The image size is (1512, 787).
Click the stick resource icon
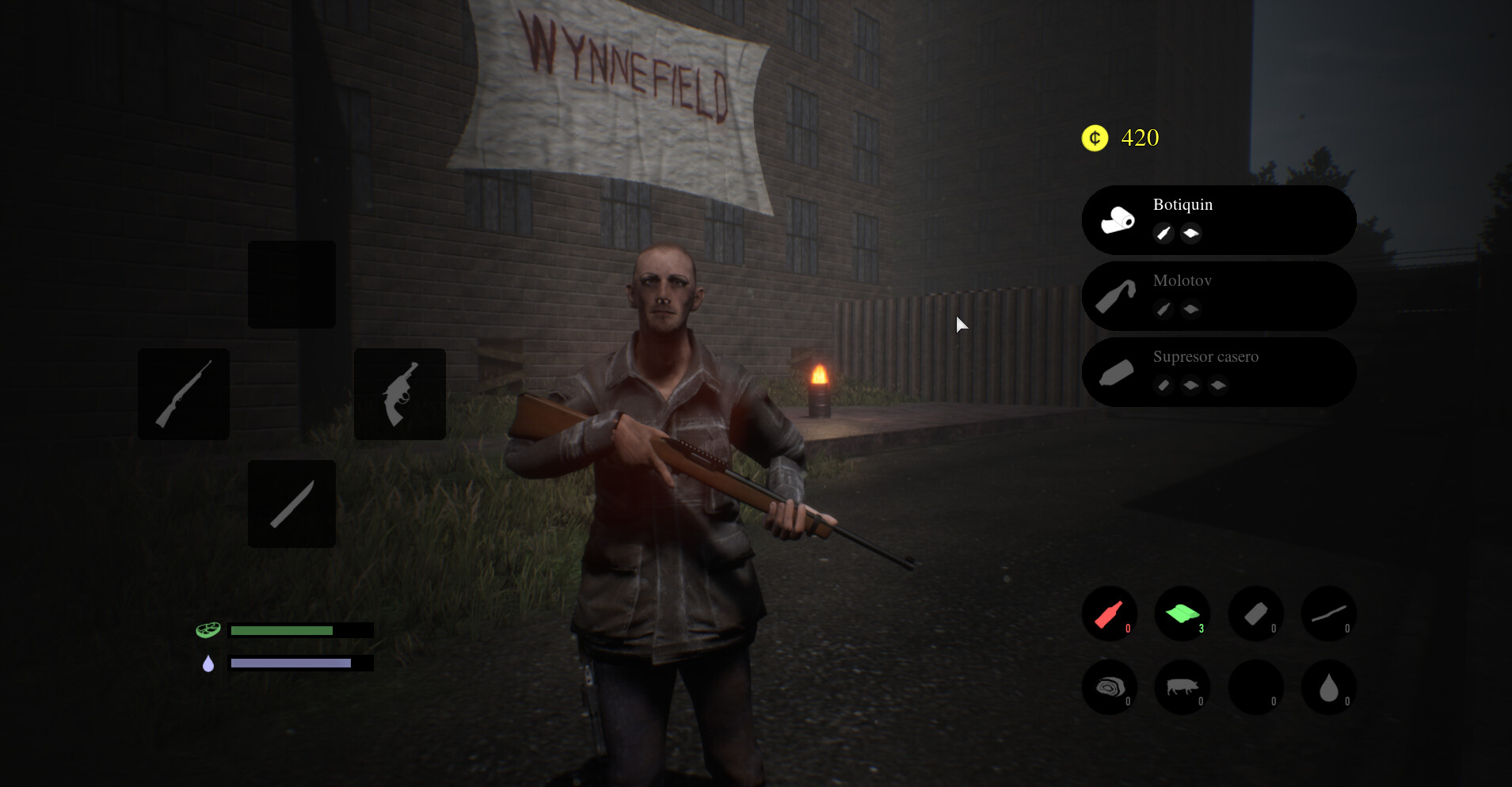pos(1329,614)
